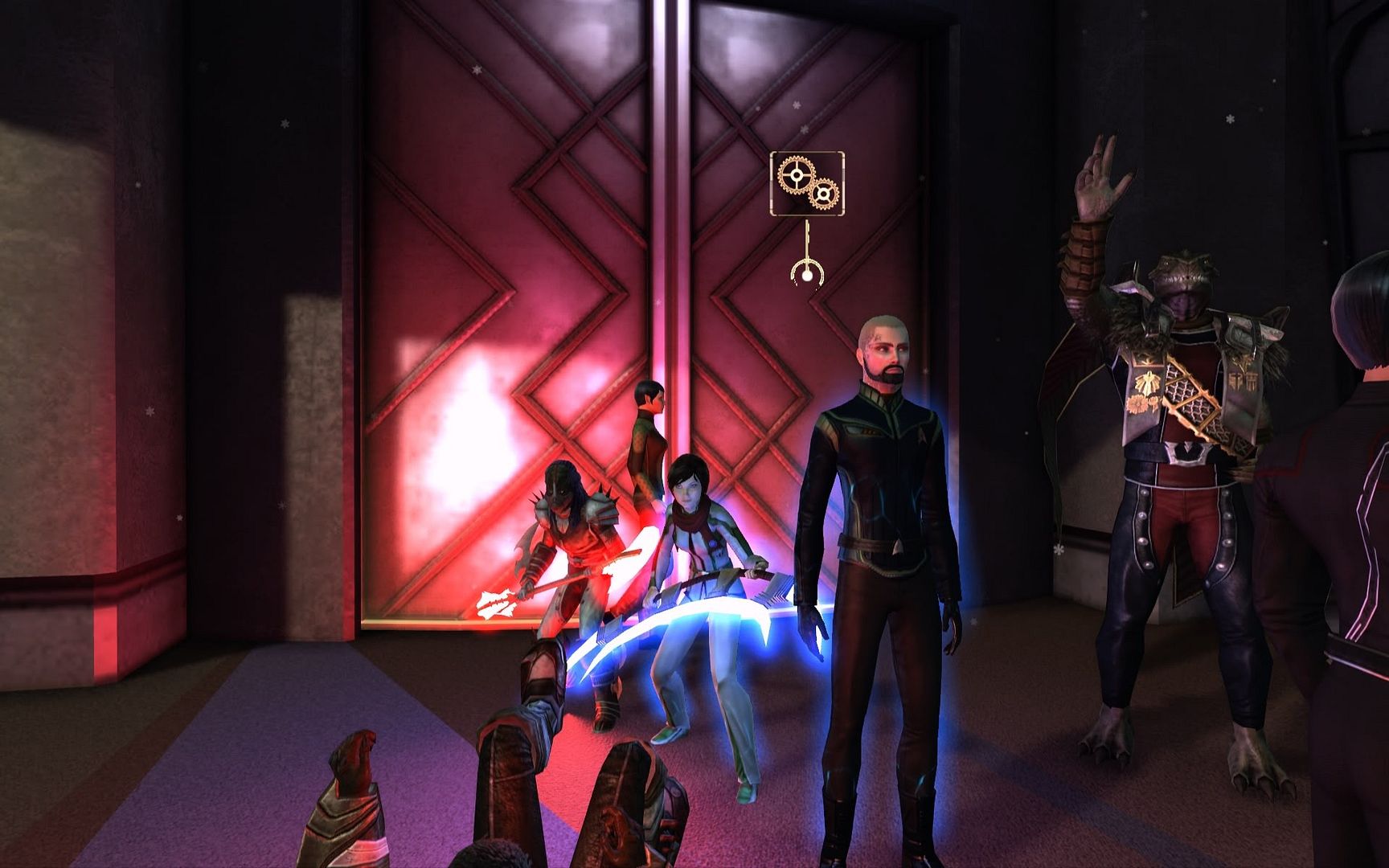Click the golden gears interaction icon
Screen dimensions: 1389x868
pyautogui.click(x=807, y=183)
